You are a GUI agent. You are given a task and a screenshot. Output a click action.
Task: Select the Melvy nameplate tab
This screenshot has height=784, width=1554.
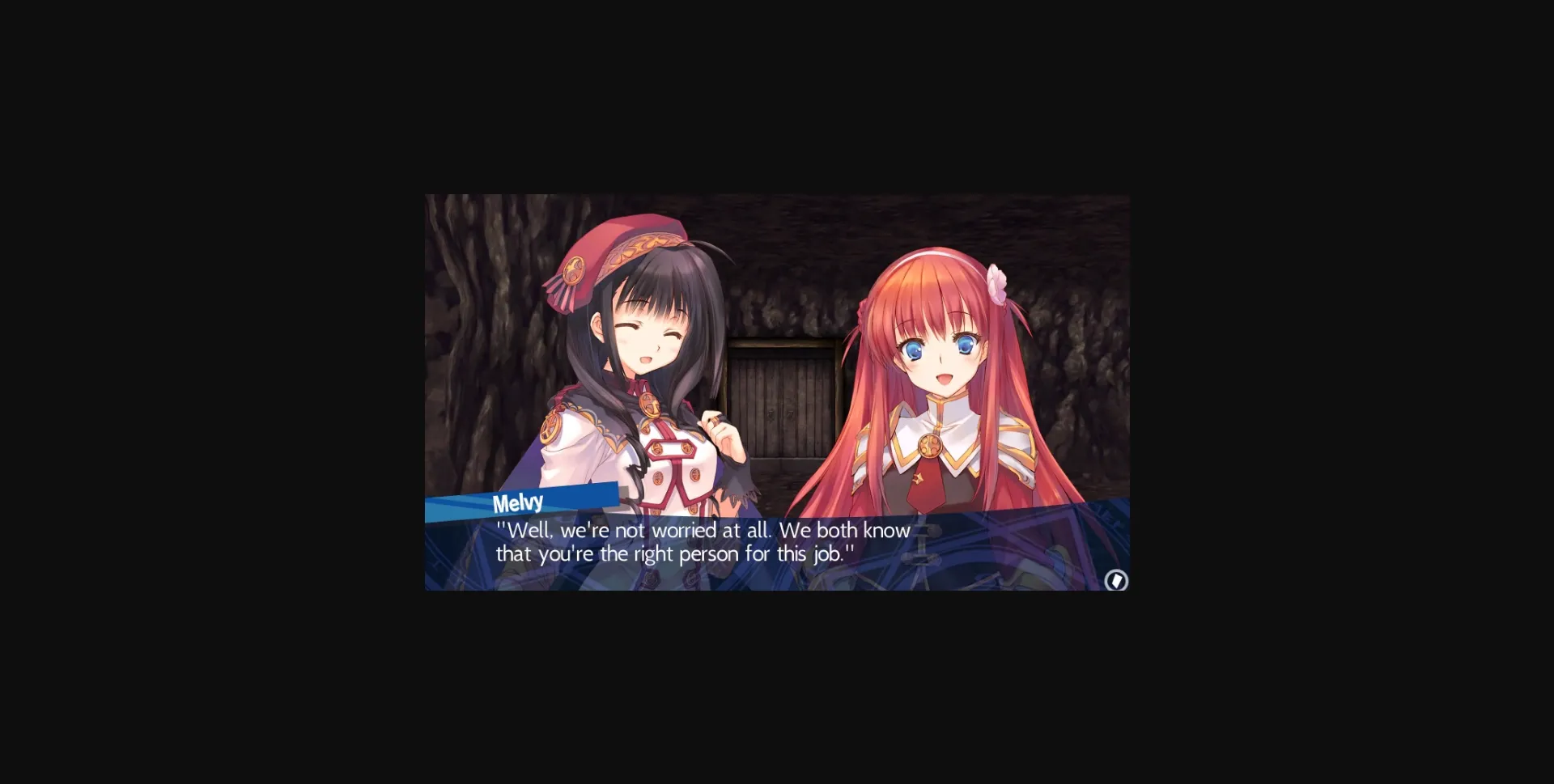coord(518,502)
